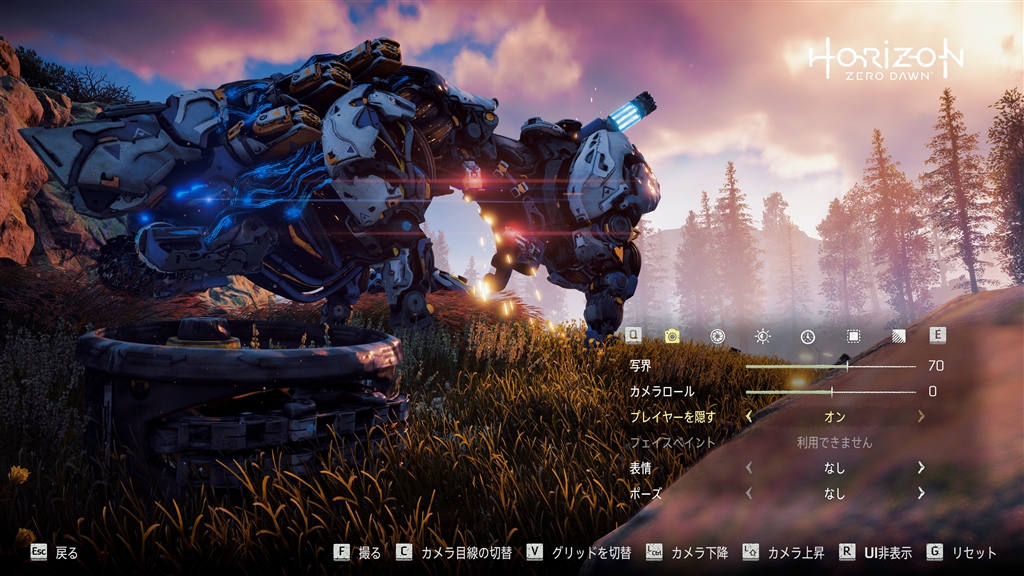Open the sun brightness settings tab
This screenshot has width=1024, height=576.
[763, 336]
